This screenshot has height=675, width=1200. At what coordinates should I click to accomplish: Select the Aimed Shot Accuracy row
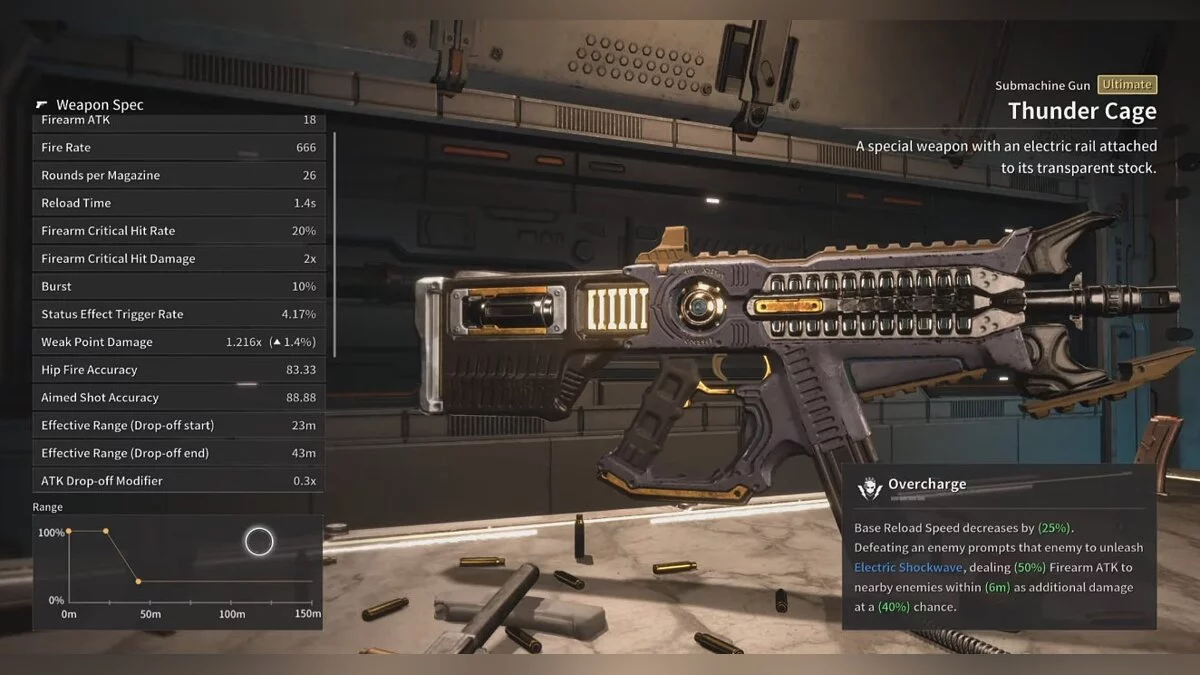(x=178, y=397)
